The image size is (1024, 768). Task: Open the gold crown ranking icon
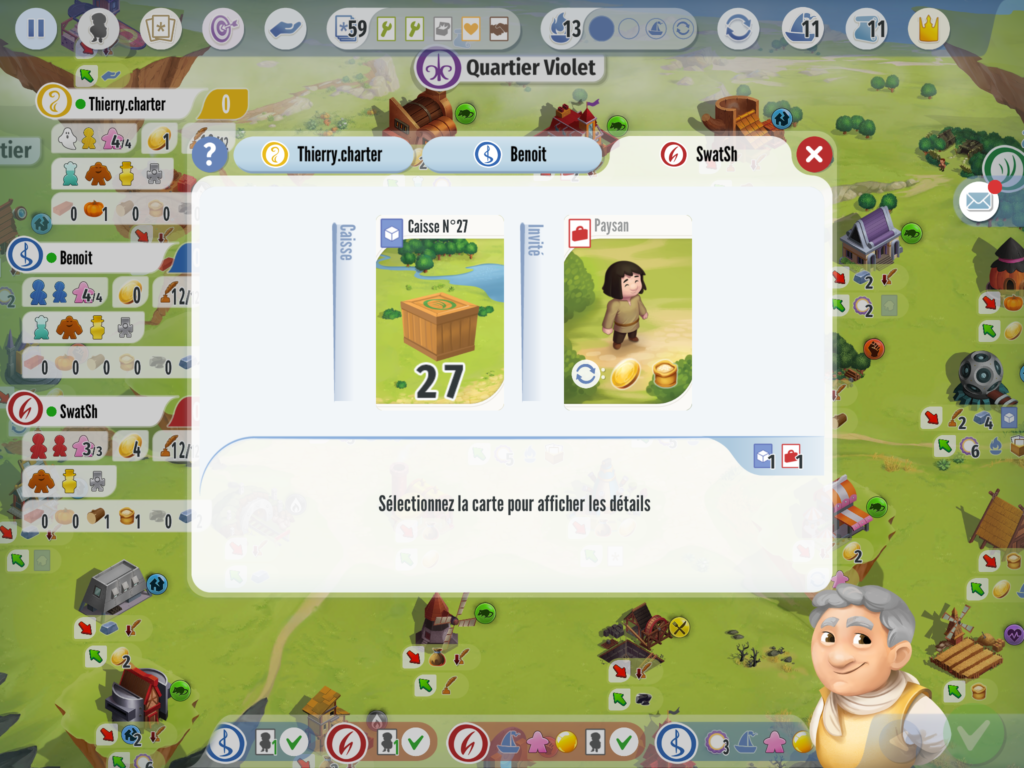928,28
